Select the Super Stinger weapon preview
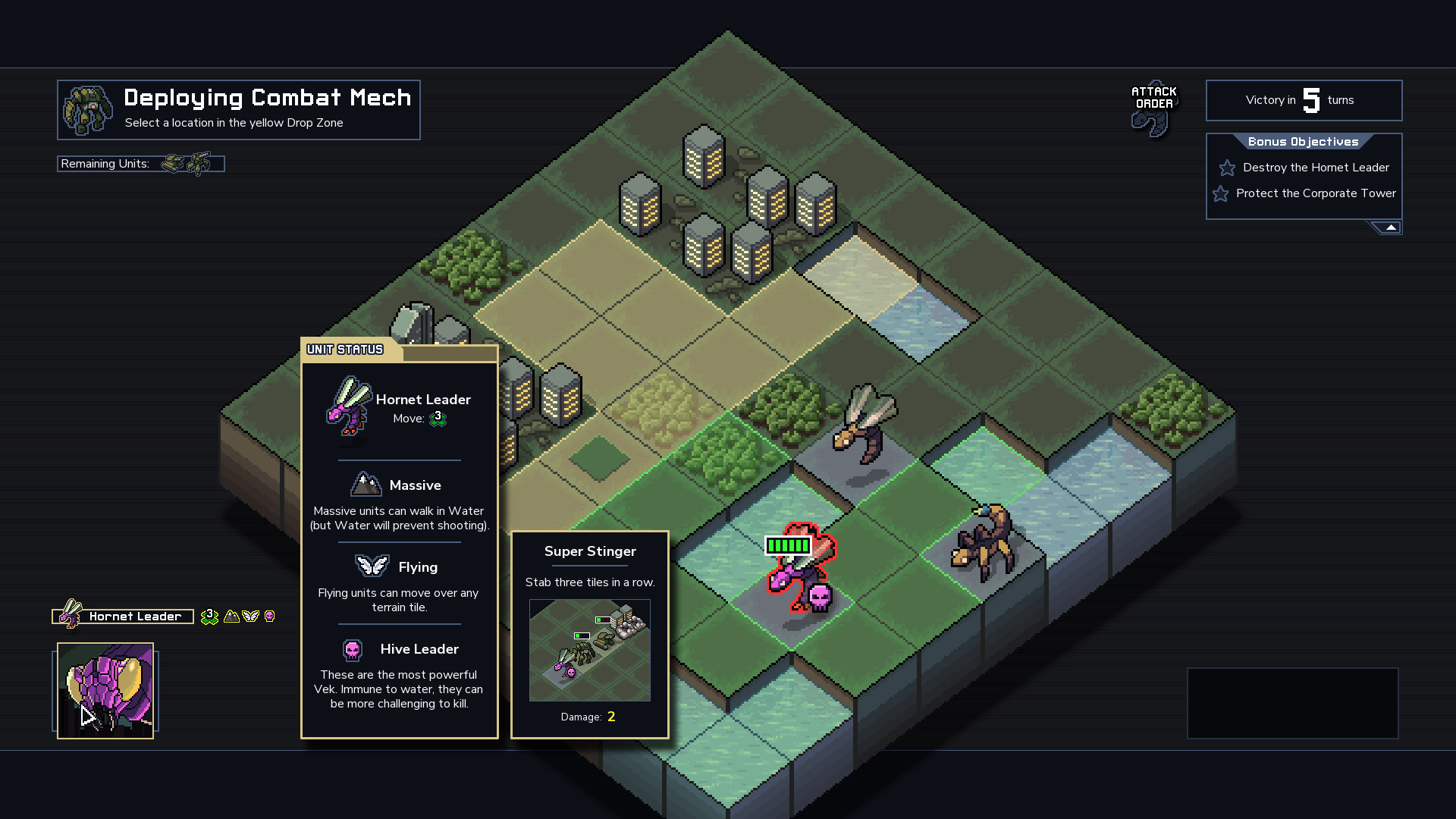Viewport: 1456px width, 819px height. 589,650
